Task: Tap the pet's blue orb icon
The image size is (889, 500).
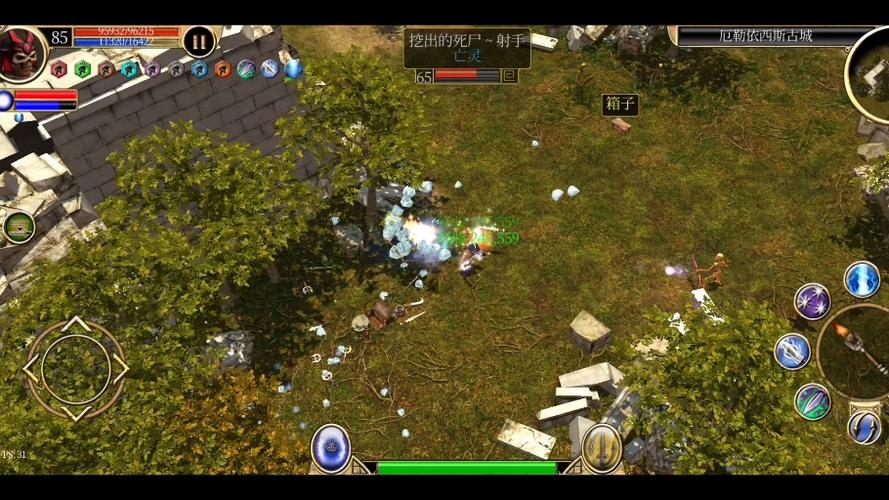Action: click(x=6, y=100)
